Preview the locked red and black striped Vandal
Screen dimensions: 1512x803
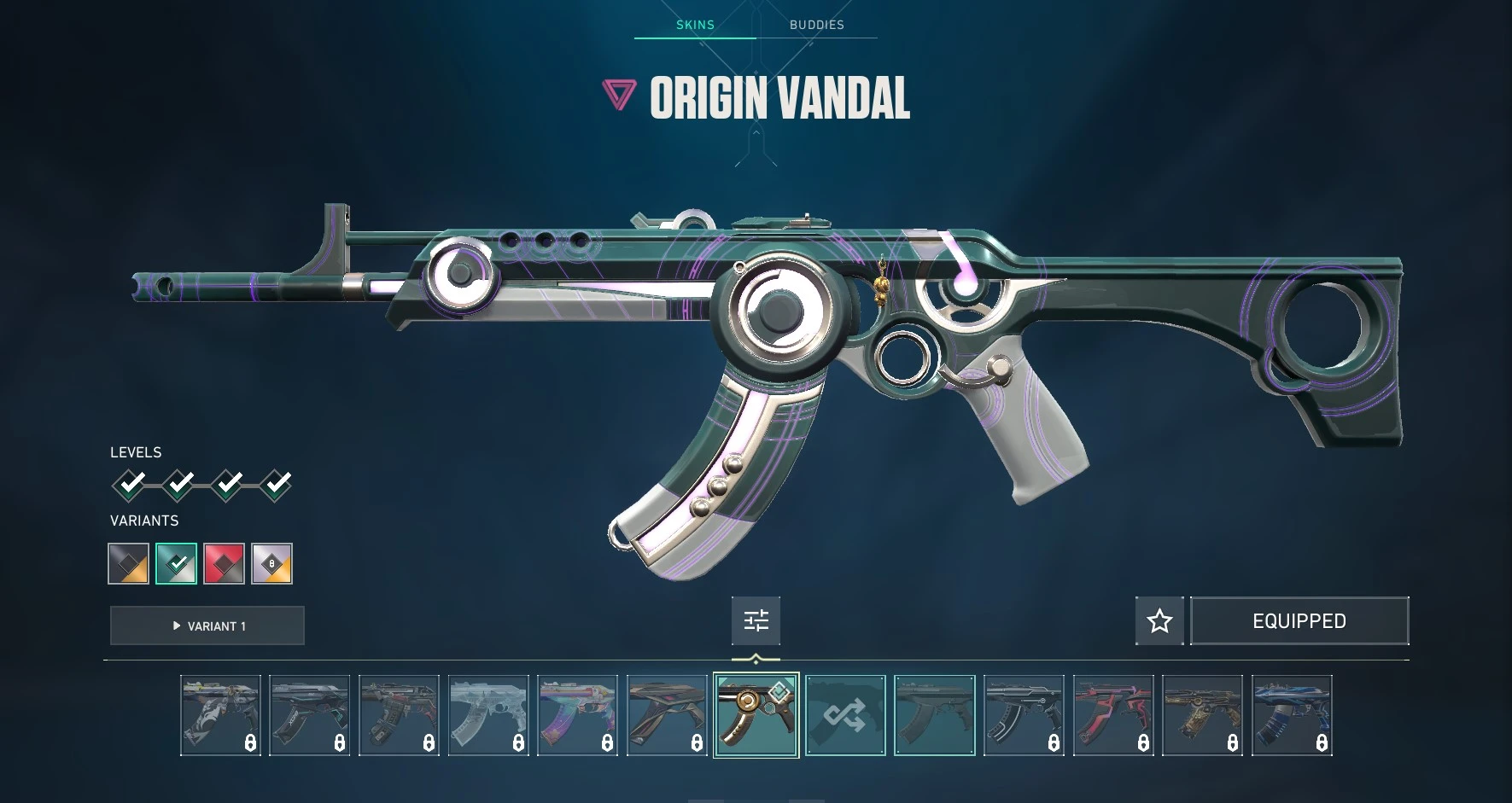(x=1113, y=715)
